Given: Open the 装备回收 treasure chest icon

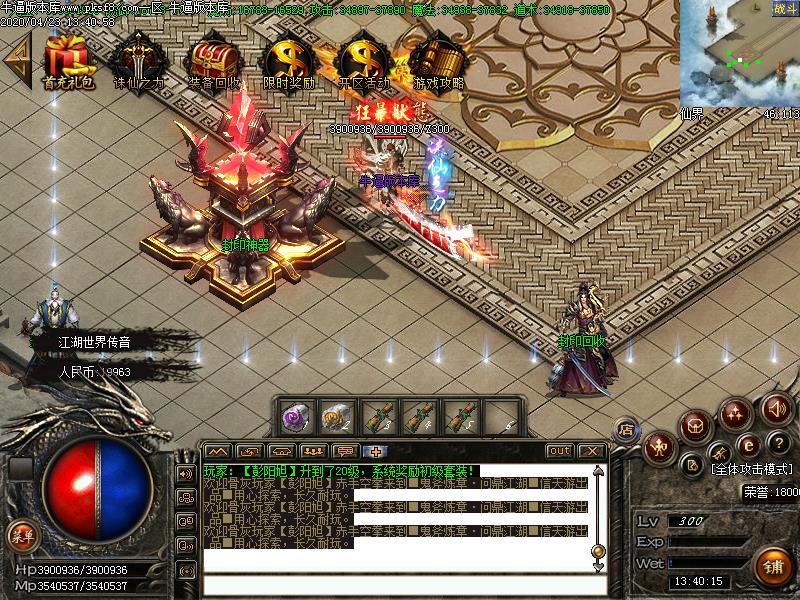Looking at the screenshot, I should [x=213, y=61].
